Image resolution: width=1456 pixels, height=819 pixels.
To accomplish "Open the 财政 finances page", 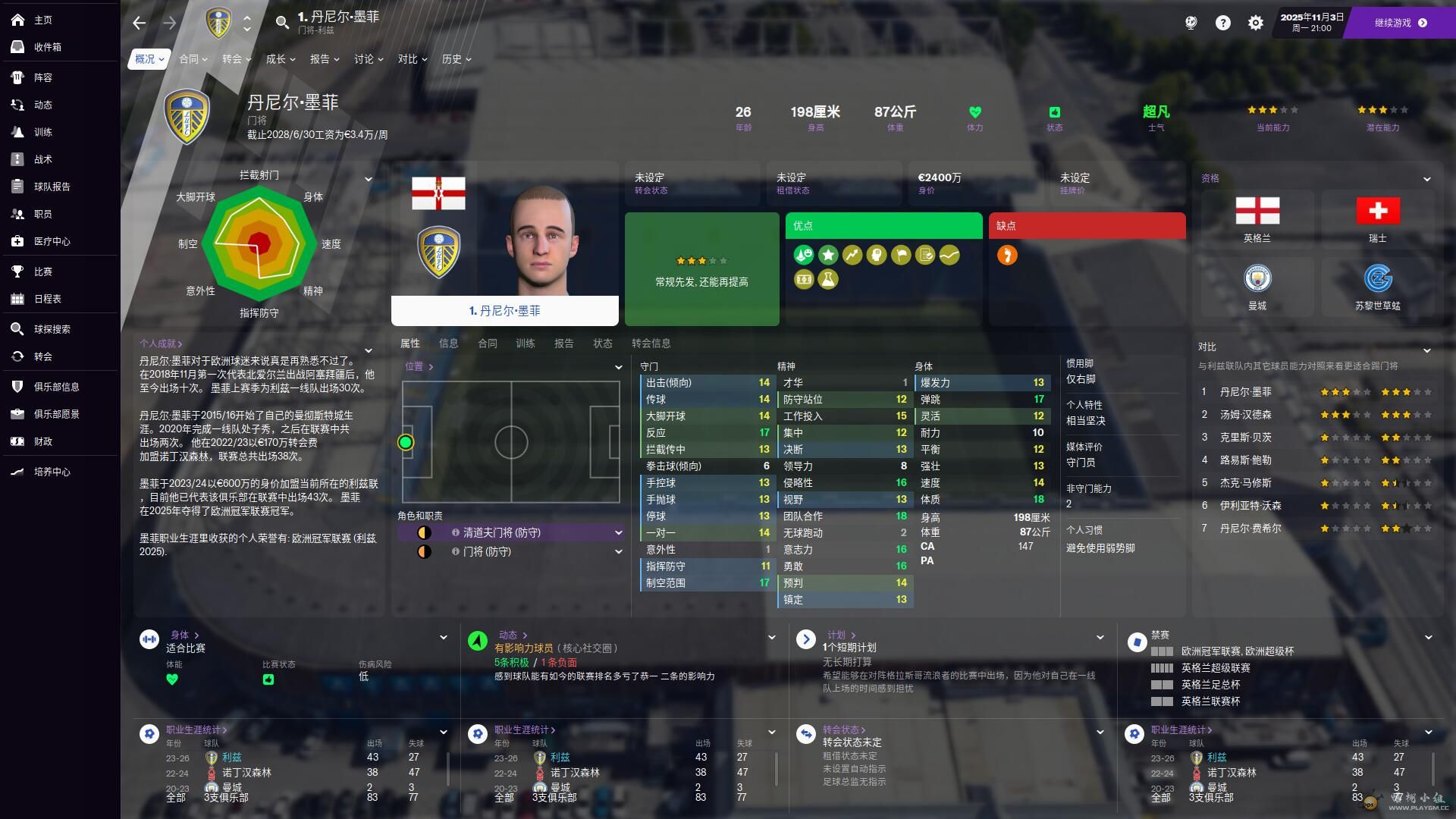I will (x=42, y=441).
